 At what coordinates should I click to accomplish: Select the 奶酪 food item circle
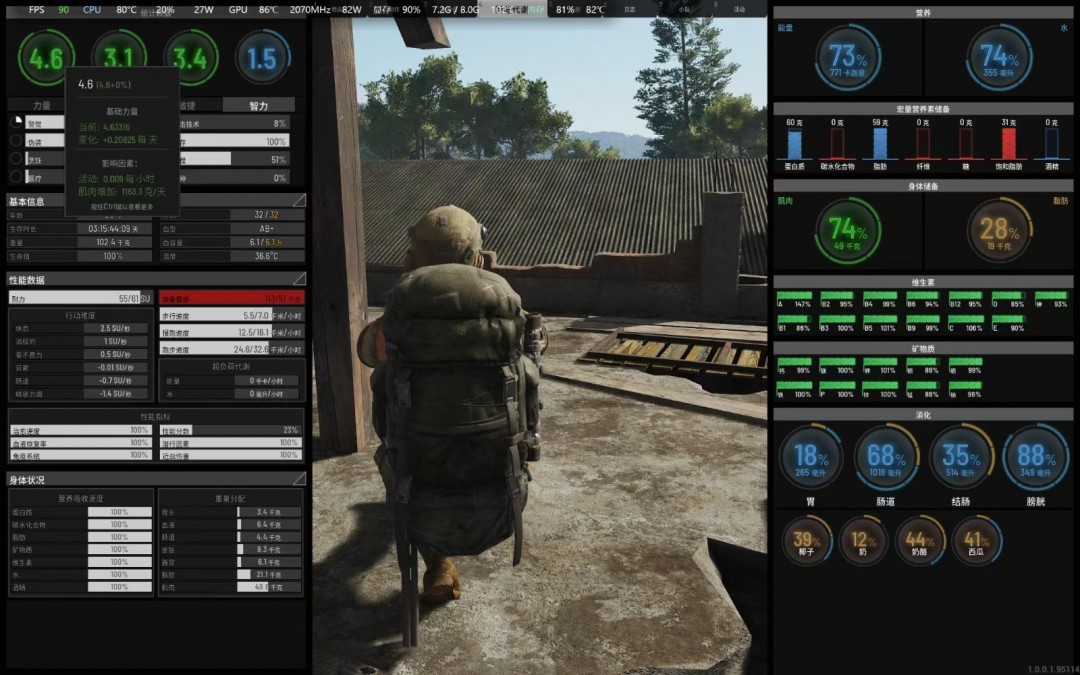[920, 541]
